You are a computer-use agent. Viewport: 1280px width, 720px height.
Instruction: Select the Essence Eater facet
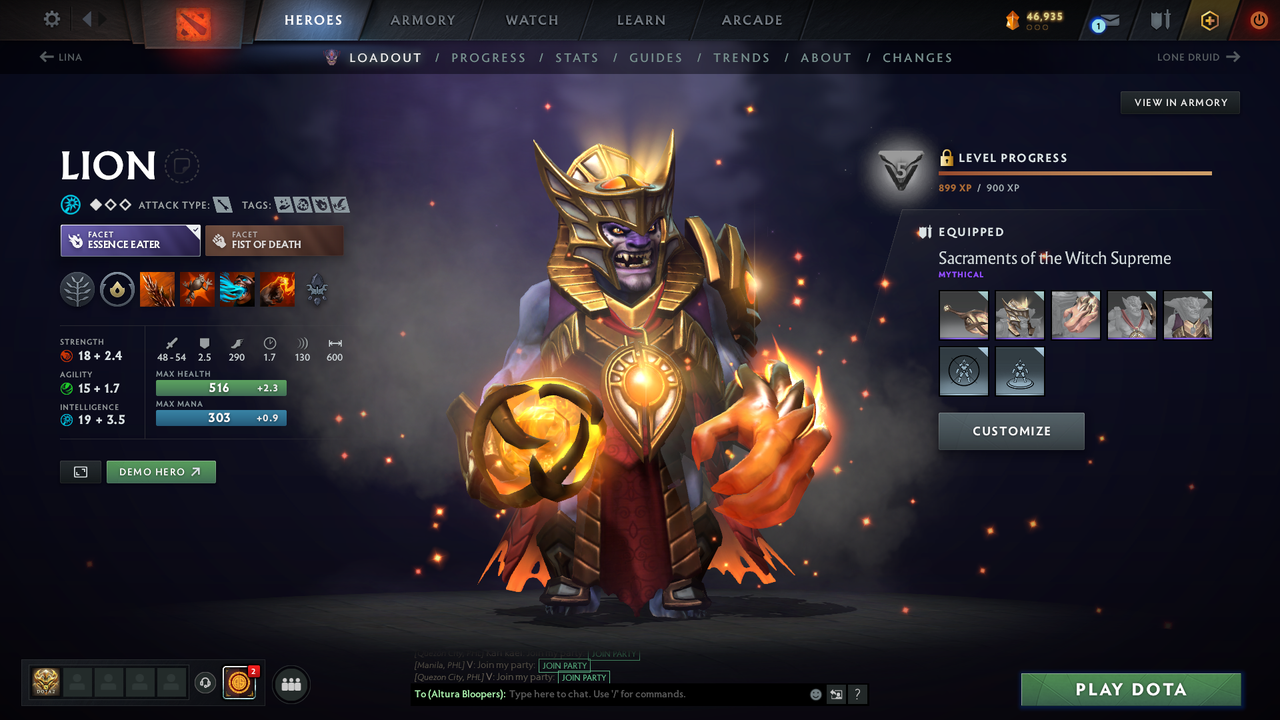[130, 240]
